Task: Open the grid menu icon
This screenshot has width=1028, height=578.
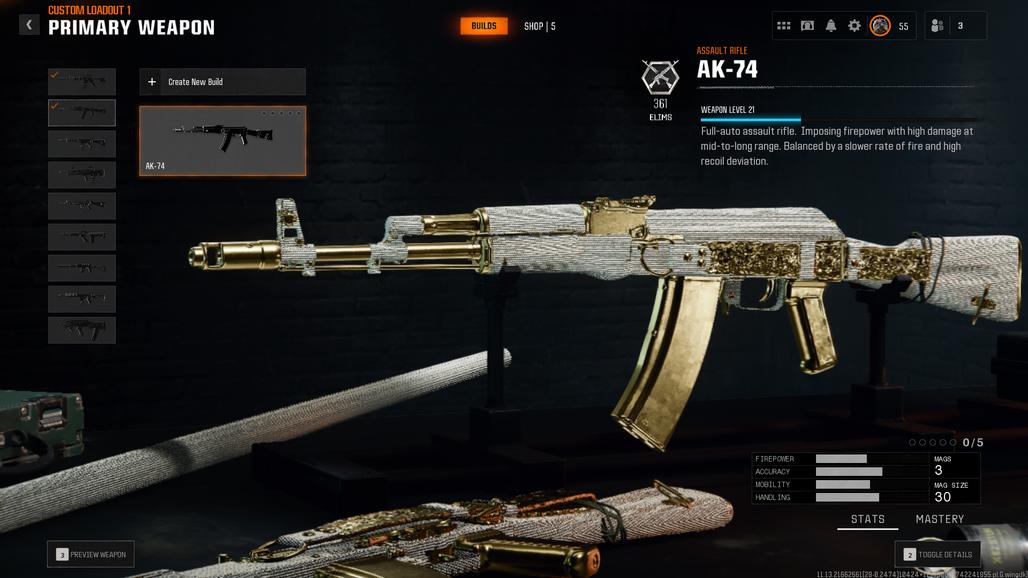Action: click(784, 26)
